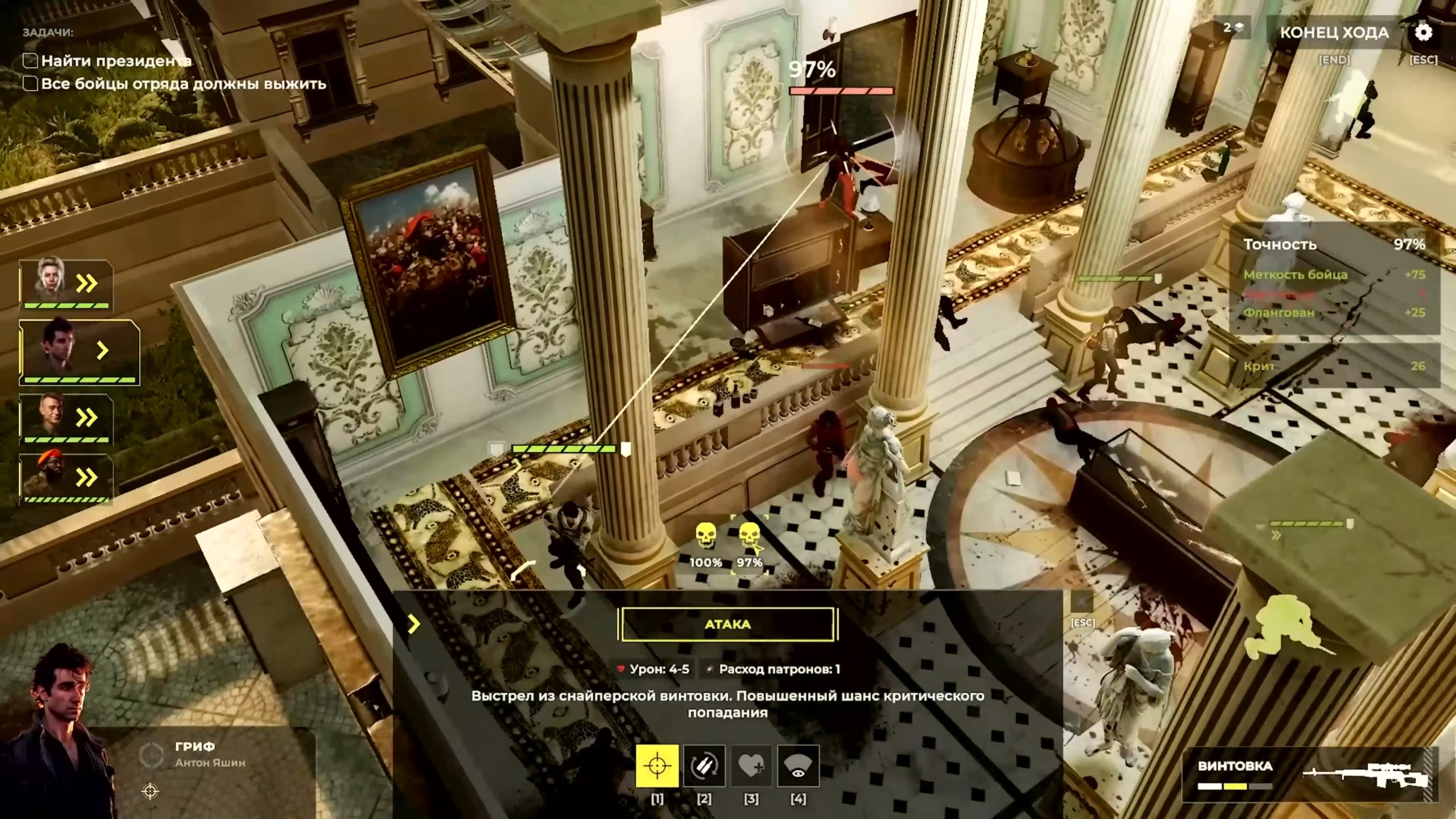Open the settings gear icon
Image resolution: width=1456 pixels, height=819 pixels.
pos(1423,32)
